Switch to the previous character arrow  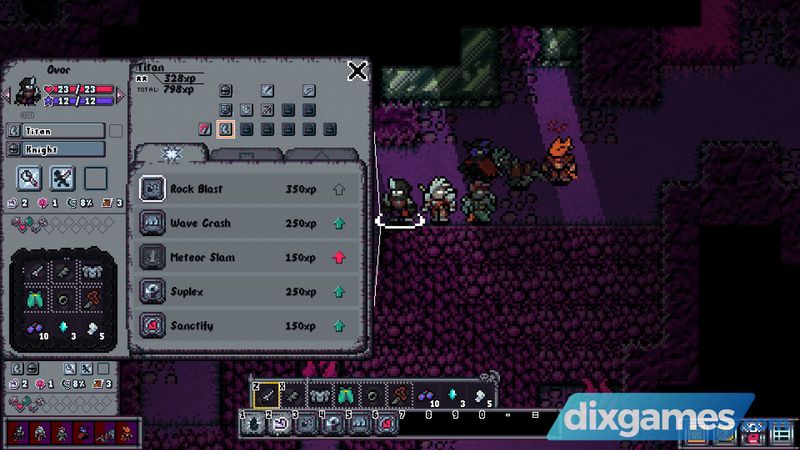(x=6, y=94)
